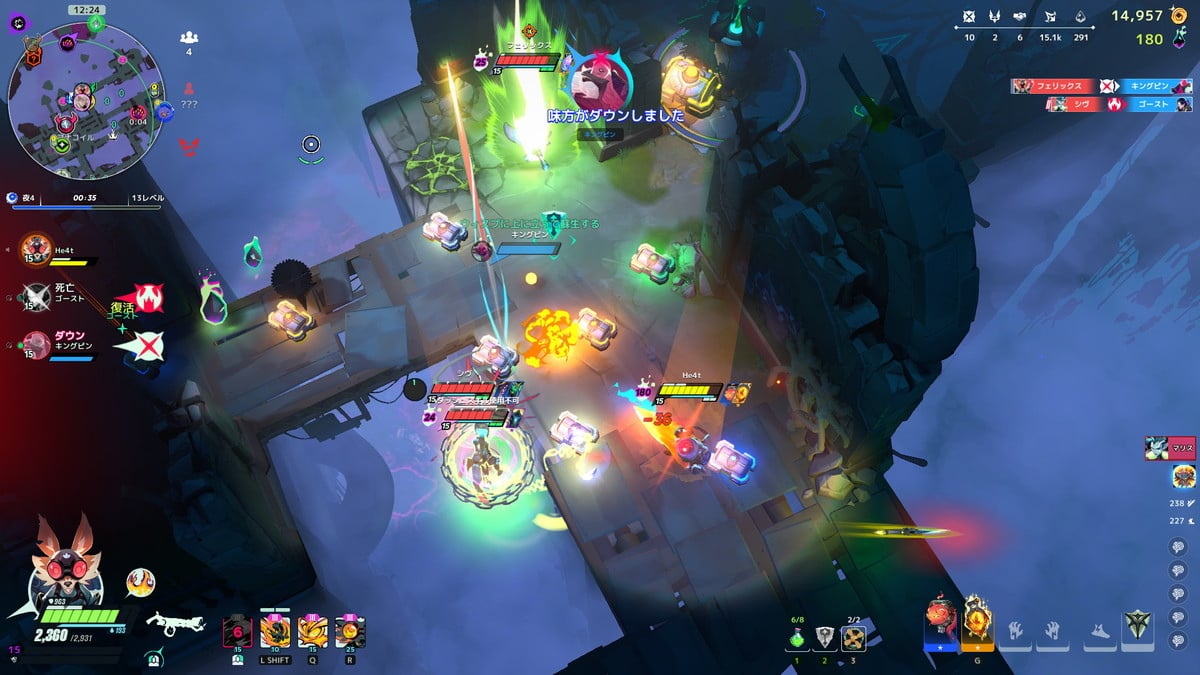Activate the R ultimate ability icon
The width and height of the screenshot is (1200, 675).
pyautogui.click(x=350, y=632)
